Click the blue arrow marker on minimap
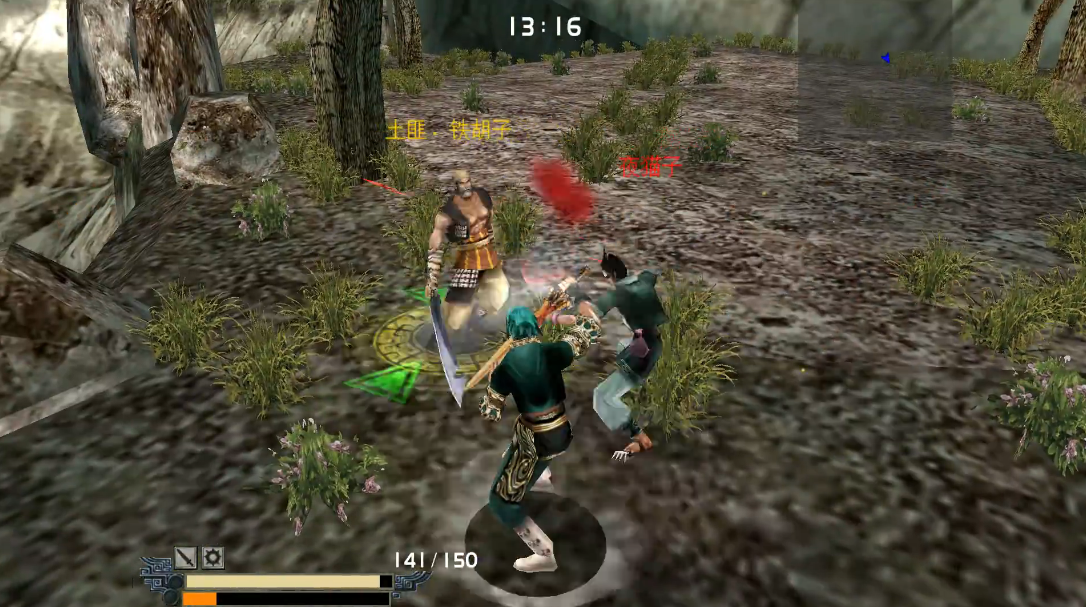The height and width of the screenshot is (607, 1086). click(885, 58)
